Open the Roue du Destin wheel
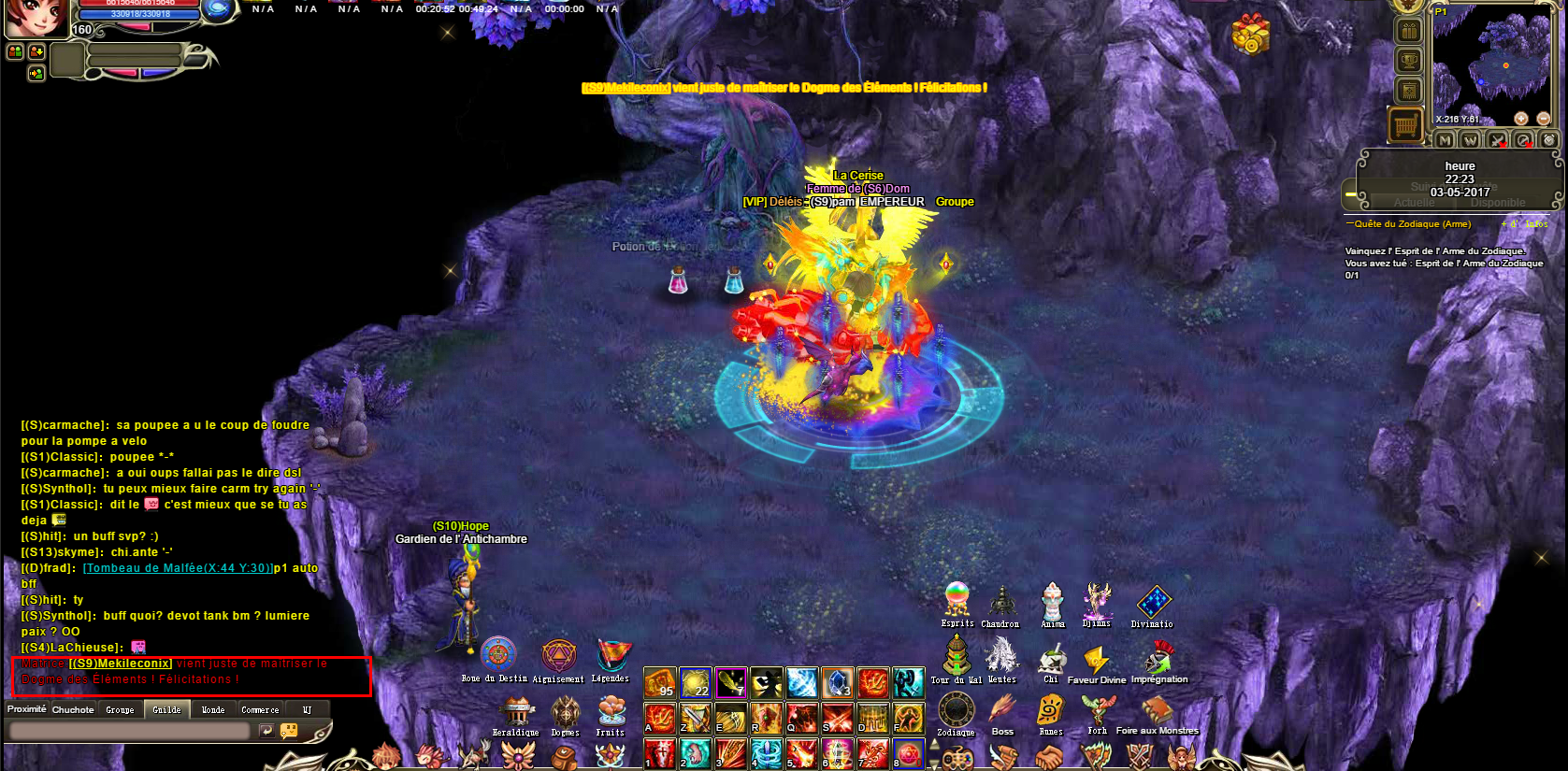Screen dimensions: 1568x771 (x=497, y=654)
